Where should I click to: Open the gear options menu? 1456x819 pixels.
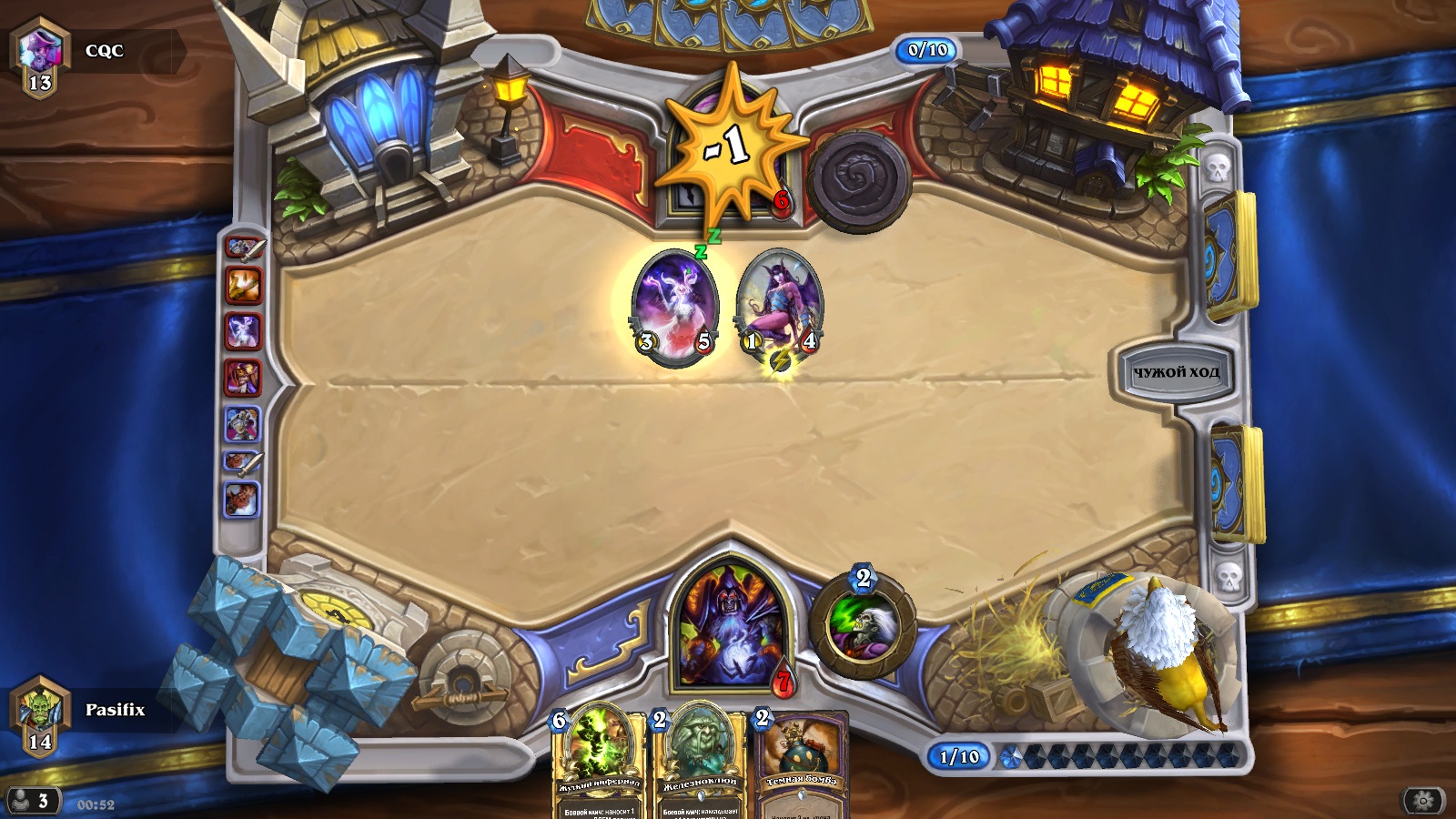pyautogui.click(x=1423, y=800)
